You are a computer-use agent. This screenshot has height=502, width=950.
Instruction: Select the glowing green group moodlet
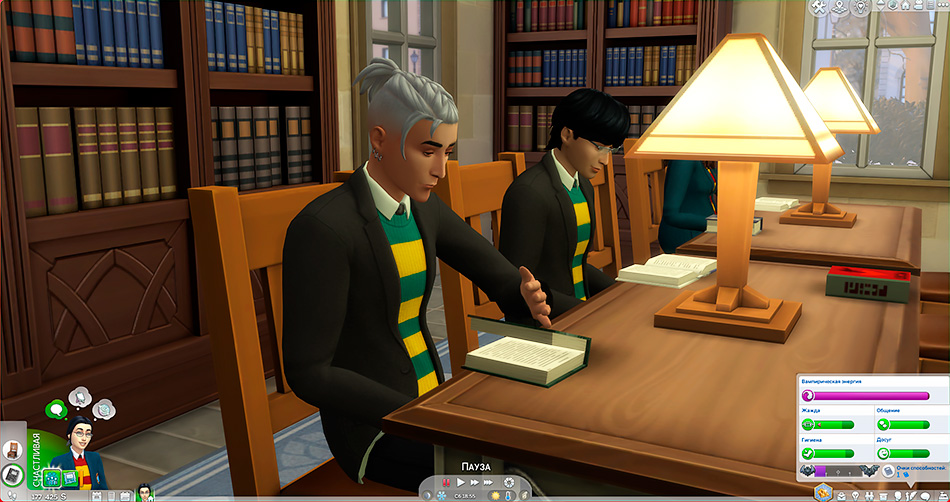(52, 478)
